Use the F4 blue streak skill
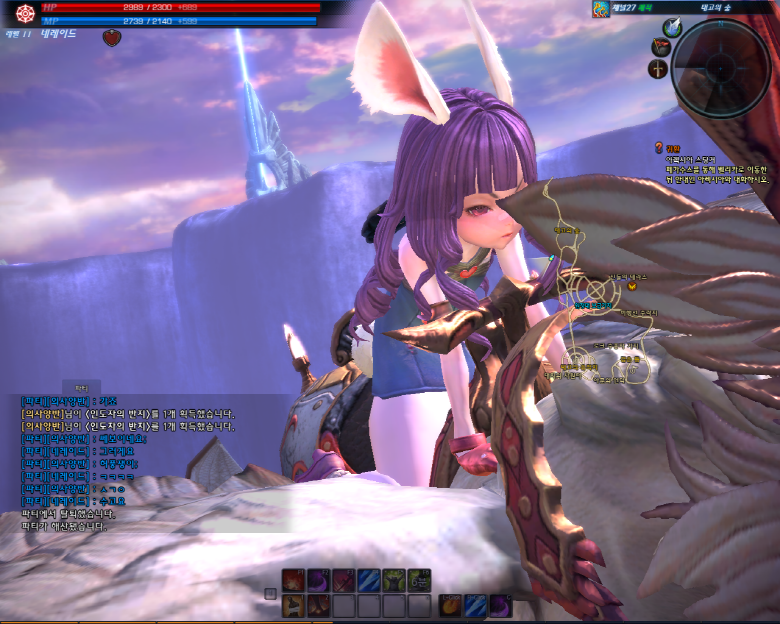780x624 pixels. click(369, 580)
